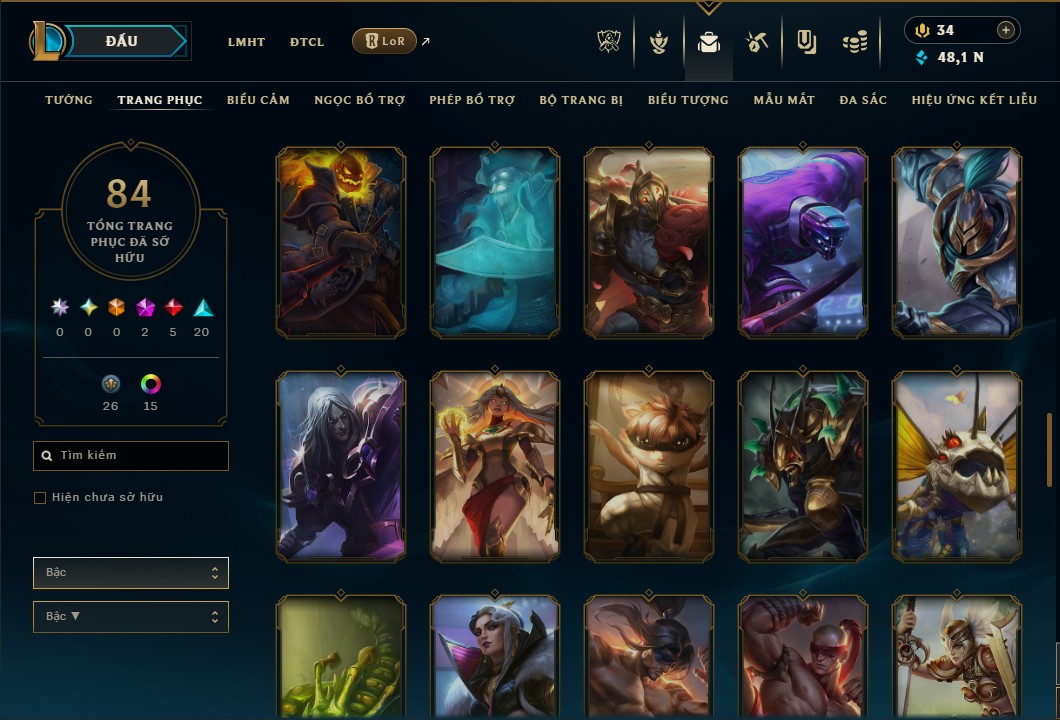Select the ĐA SẮC tab
The width and height of the screenshot is (1060, 720).
coord(863,100)
